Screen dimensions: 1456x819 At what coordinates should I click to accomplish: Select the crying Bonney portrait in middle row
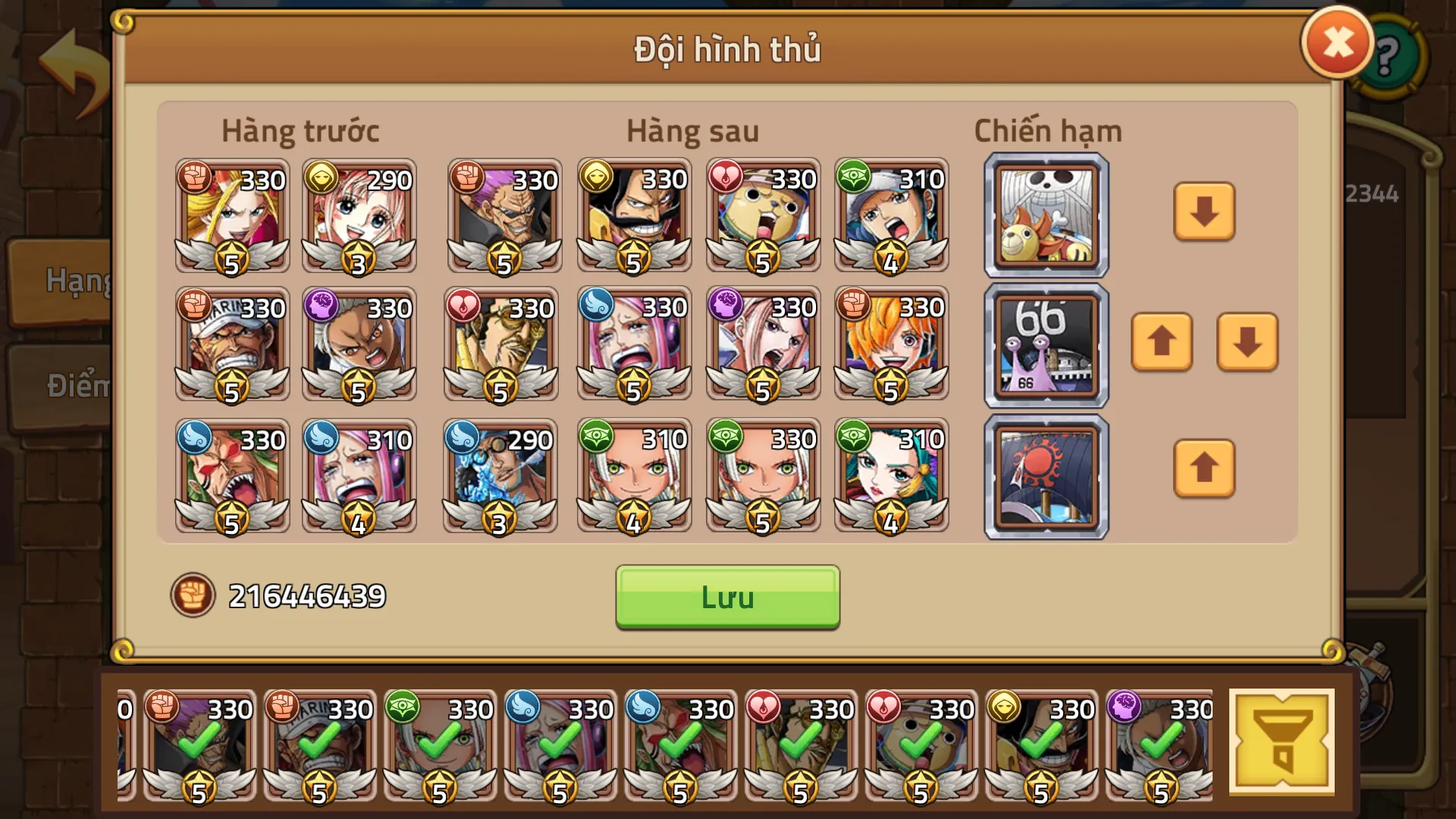coord(633,345)
